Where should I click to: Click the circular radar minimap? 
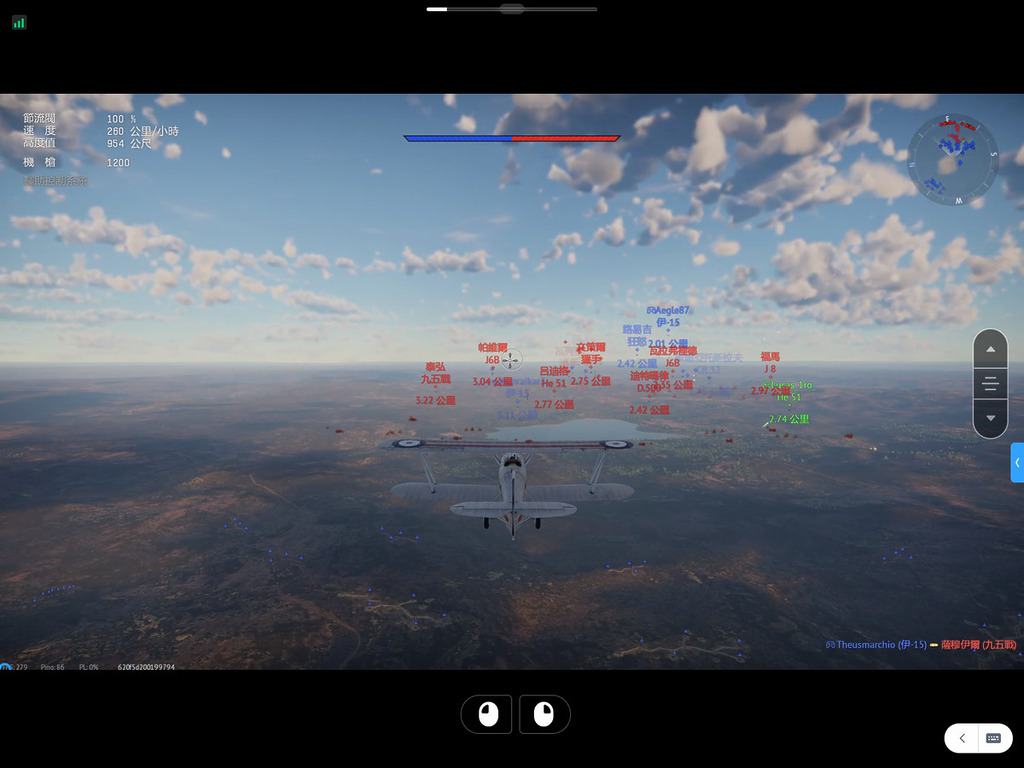click(x=953, y=160)
